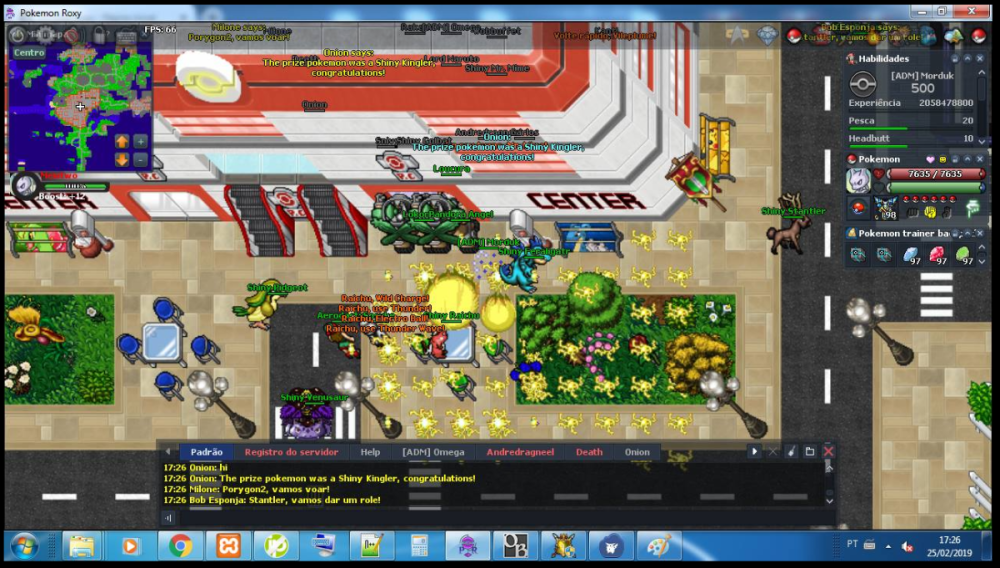Select the Help chat tab
This screenshot has height=568, width=1000.
pyautogui.click(x=370, y=452)
